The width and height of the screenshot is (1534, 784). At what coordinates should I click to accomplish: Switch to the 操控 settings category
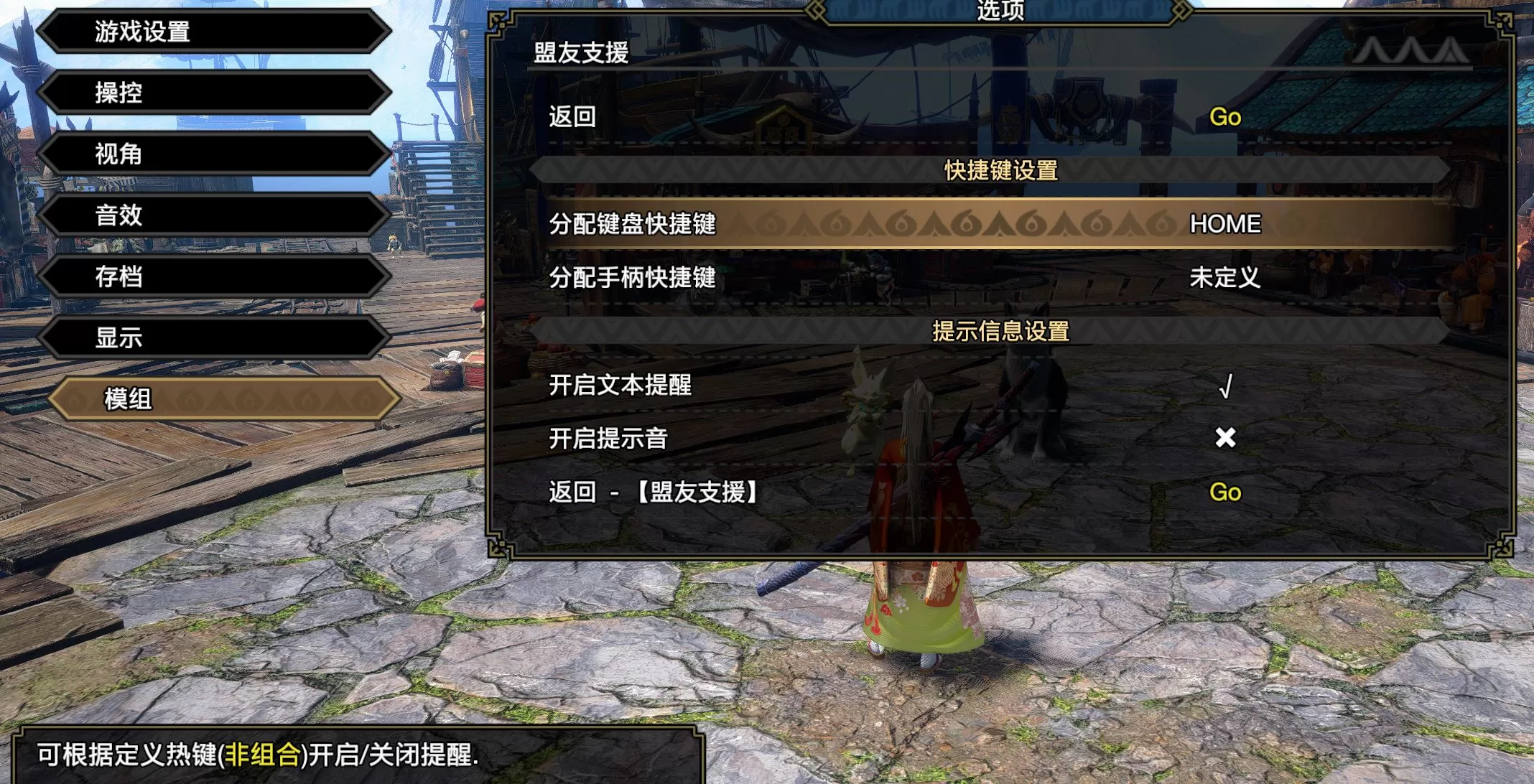tap(213, 93)
